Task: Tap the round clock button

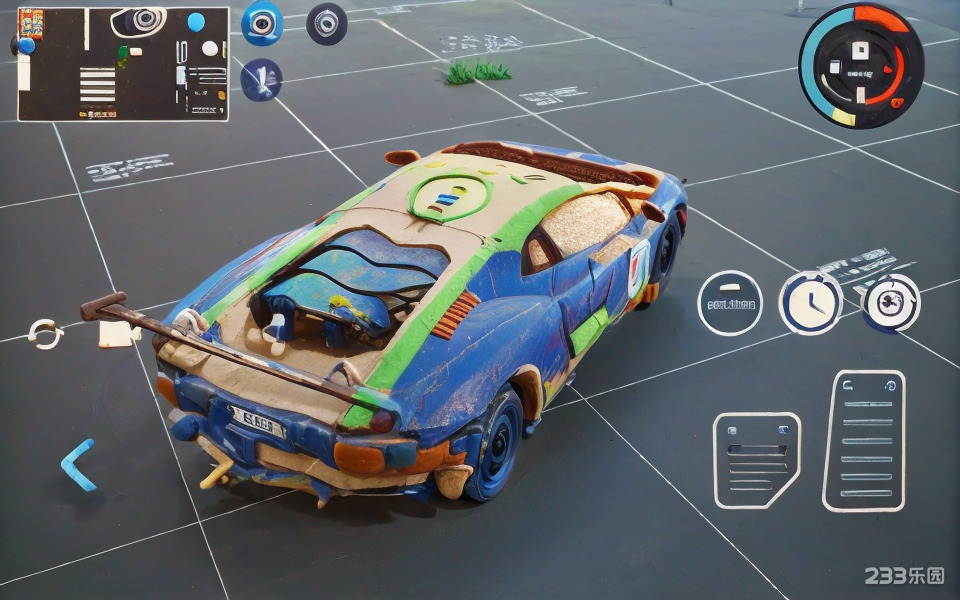Action: click(810, 303)
